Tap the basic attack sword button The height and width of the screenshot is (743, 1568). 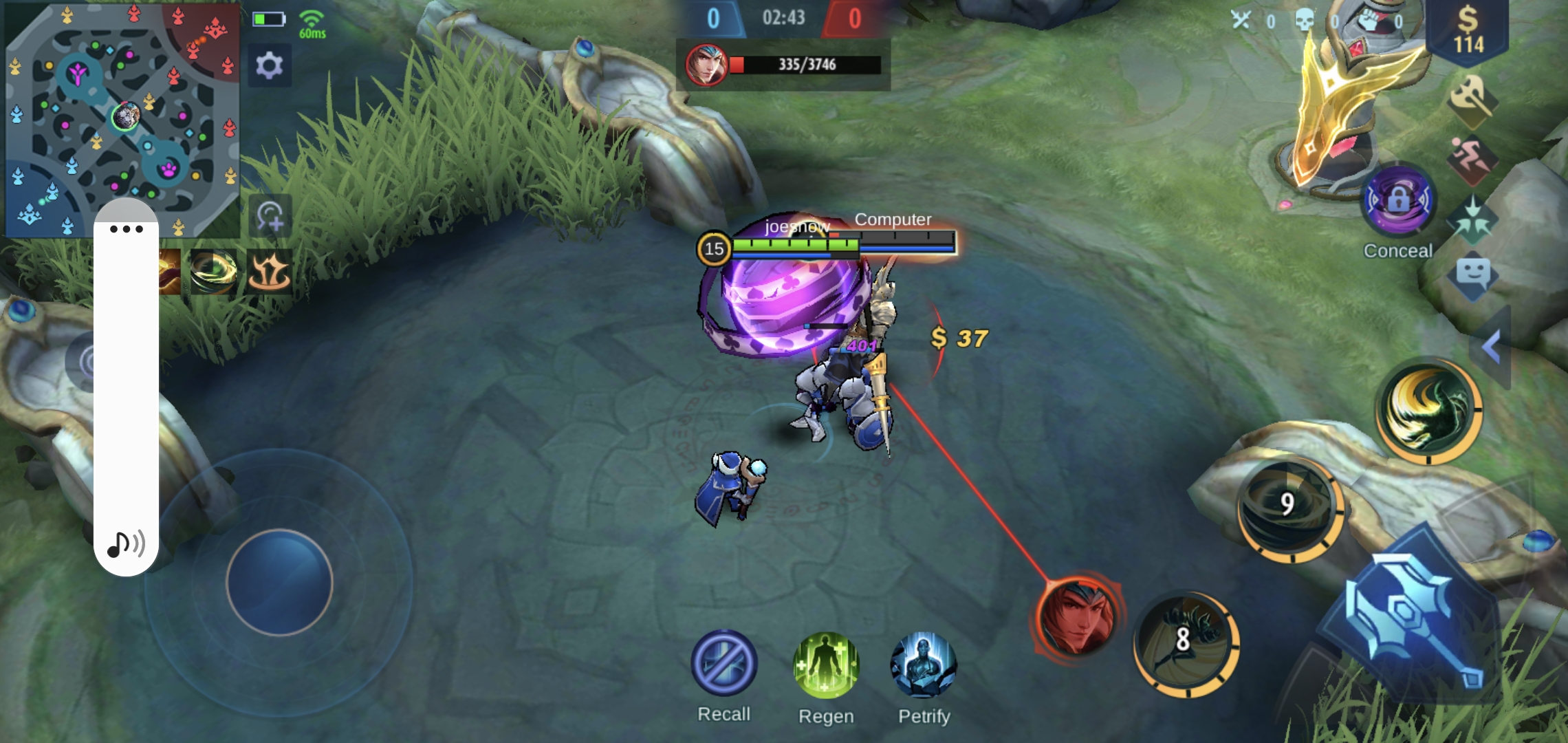(1410, 619)
